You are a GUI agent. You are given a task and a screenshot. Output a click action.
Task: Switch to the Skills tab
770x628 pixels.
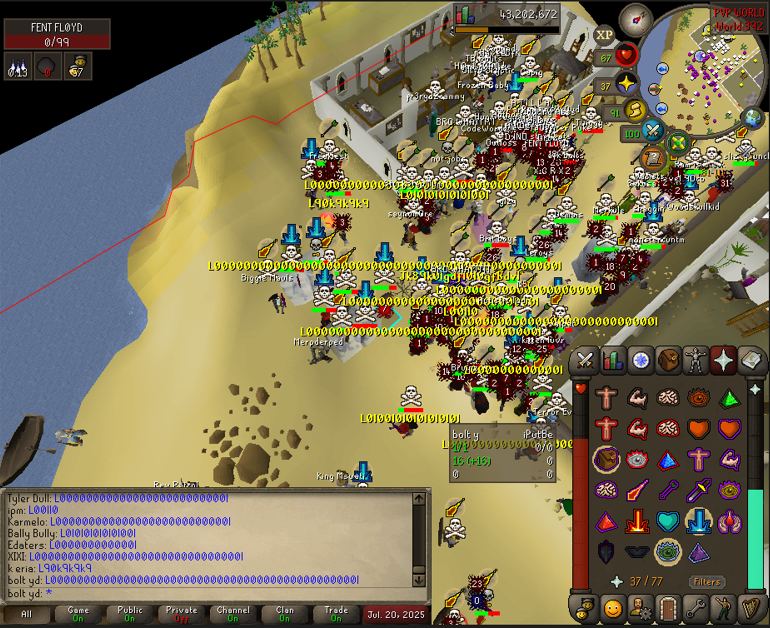pyautogui.click(x=612, y=360)
